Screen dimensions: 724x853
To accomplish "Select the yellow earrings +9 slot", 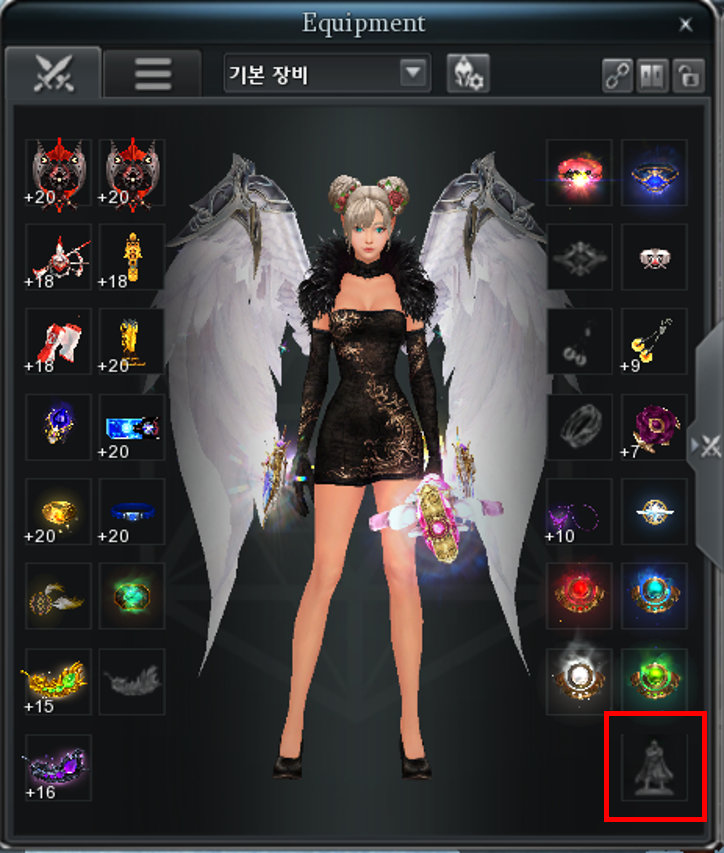I will [x=654, y=341].
